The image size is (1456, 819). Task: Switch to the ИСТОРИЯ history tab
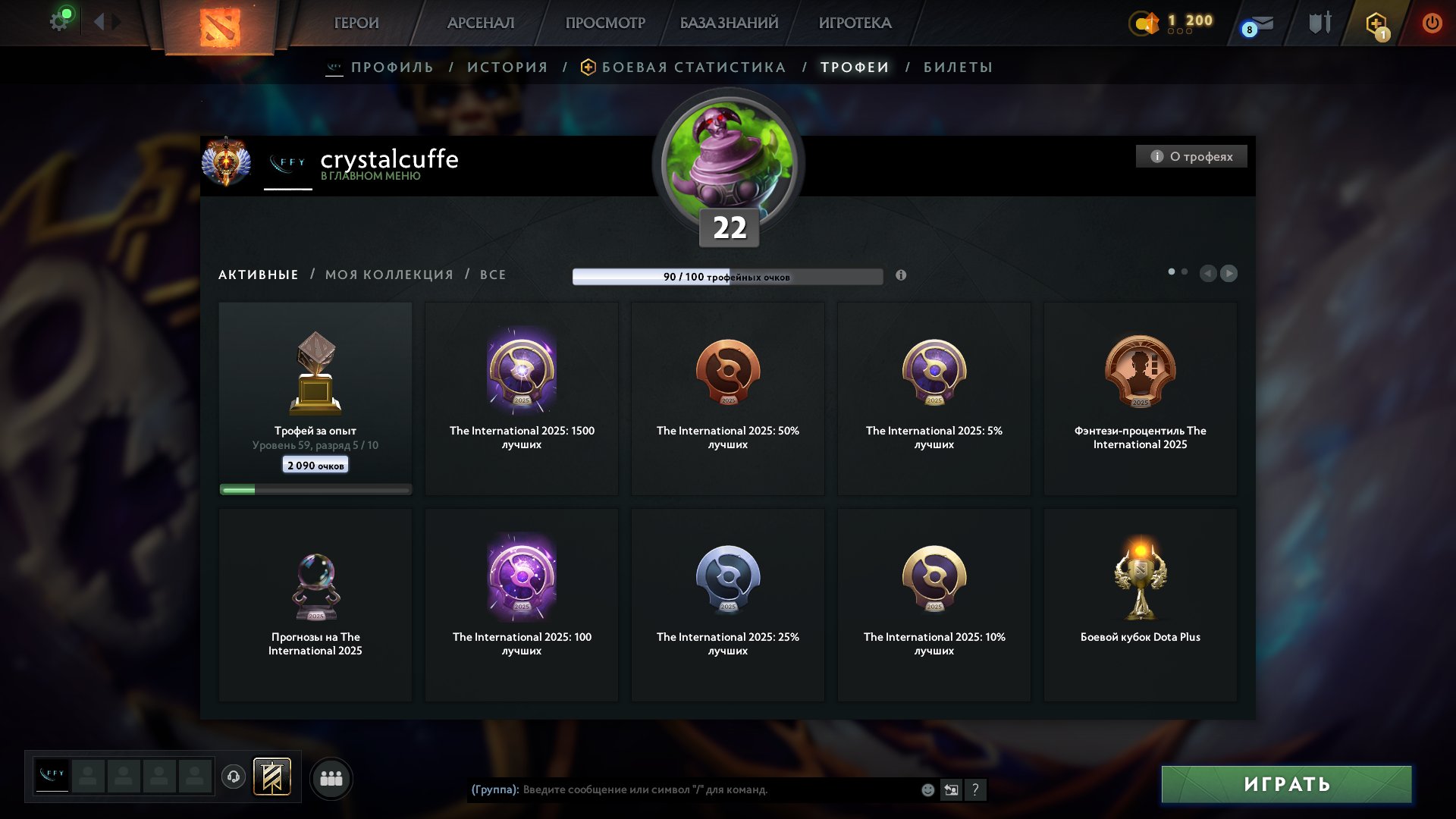click(x=507, y=67)
